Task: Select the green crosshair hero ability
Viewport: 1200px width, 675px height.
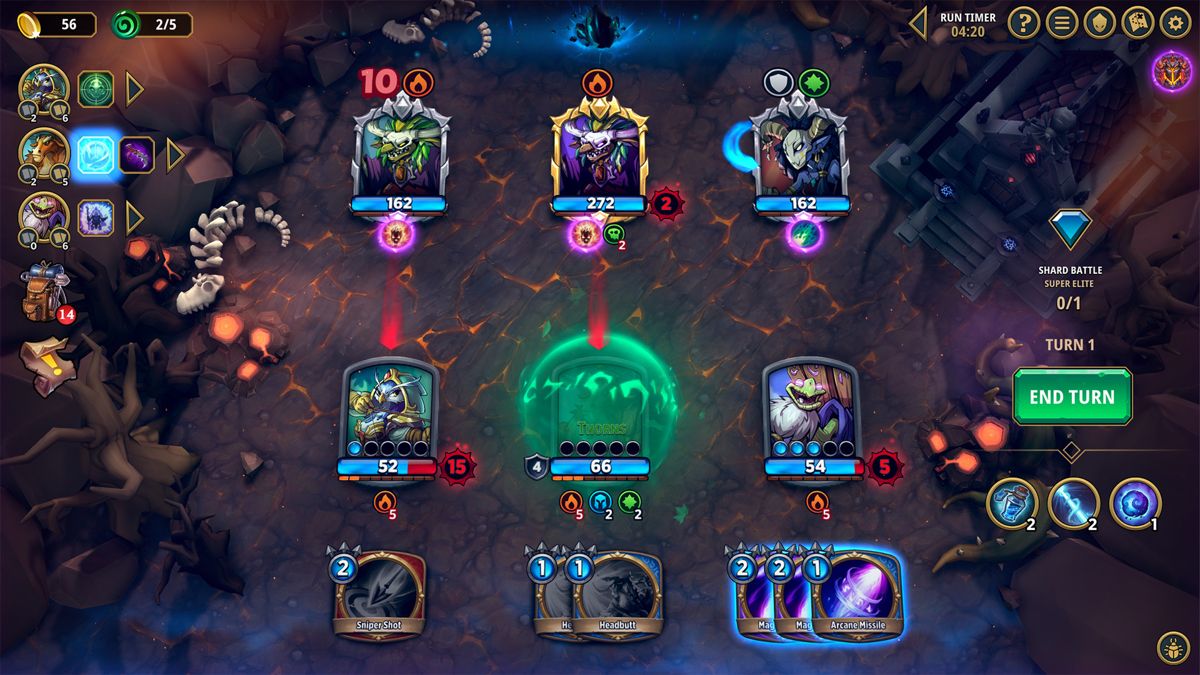Action: (x=96, y=89)
